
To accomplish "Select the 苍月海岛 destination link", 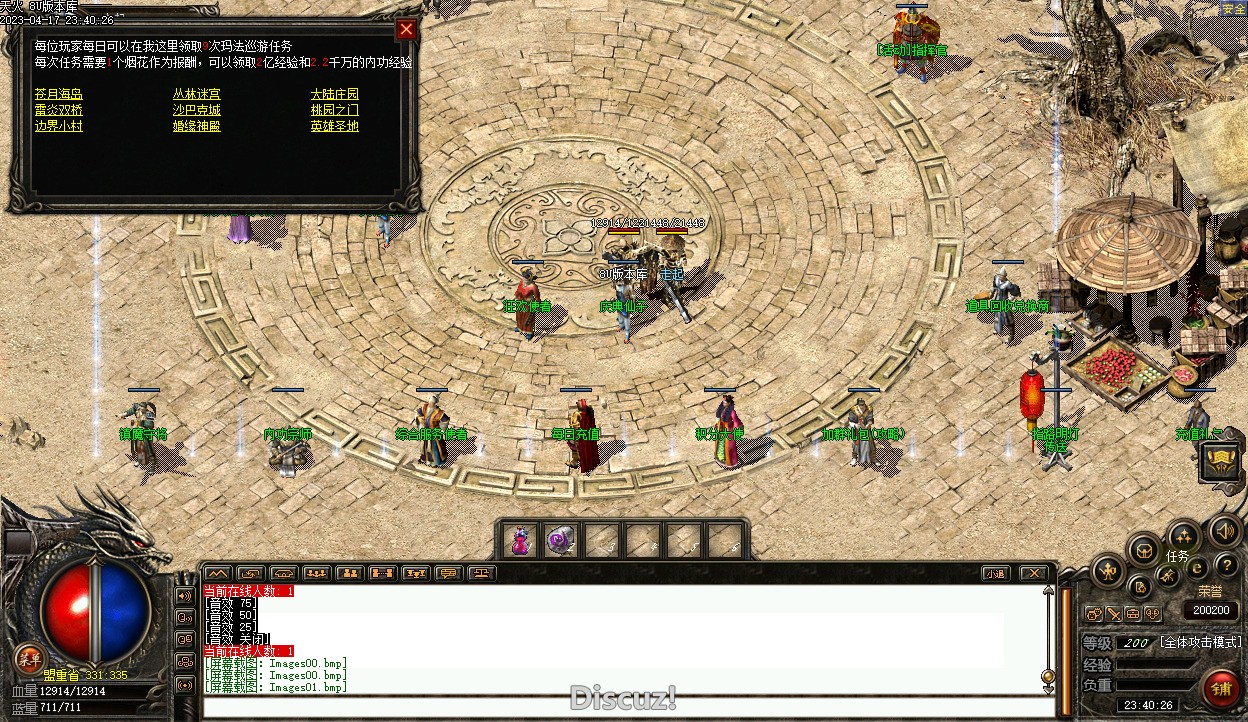I will click(58, 94).
